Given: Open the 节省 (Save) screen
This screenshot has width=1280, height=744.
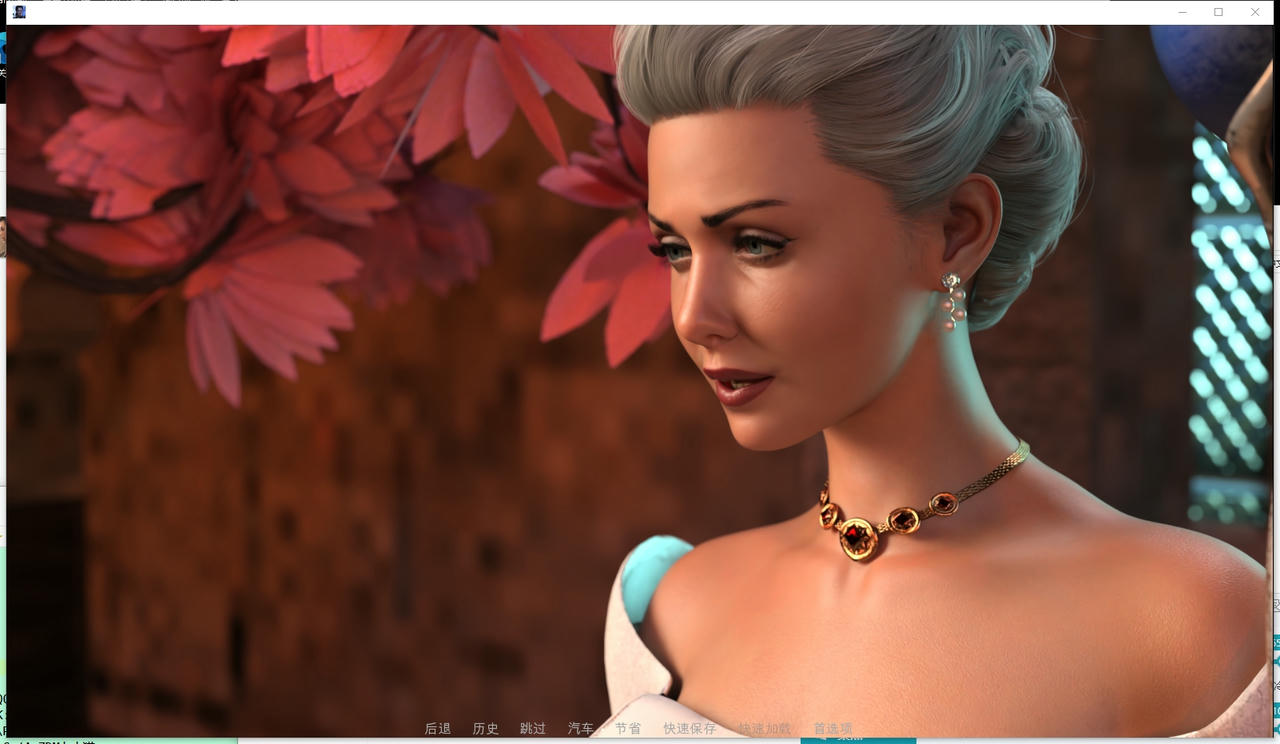Looking at the screenshot, I should (x=628, y=729).
